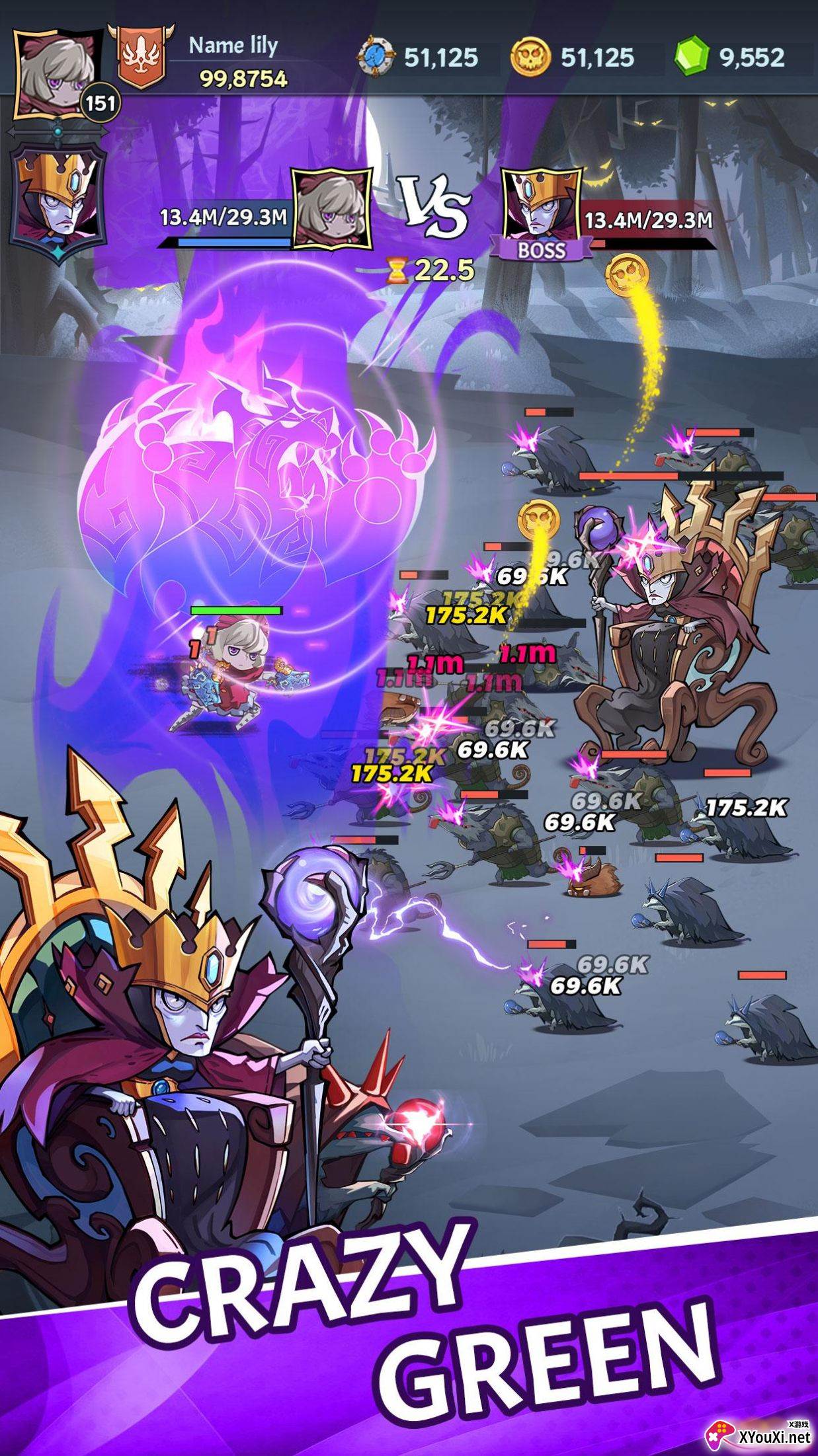Tap the hero portrait beside VS
Screen dimensions: 818x1456
(332, 209)
